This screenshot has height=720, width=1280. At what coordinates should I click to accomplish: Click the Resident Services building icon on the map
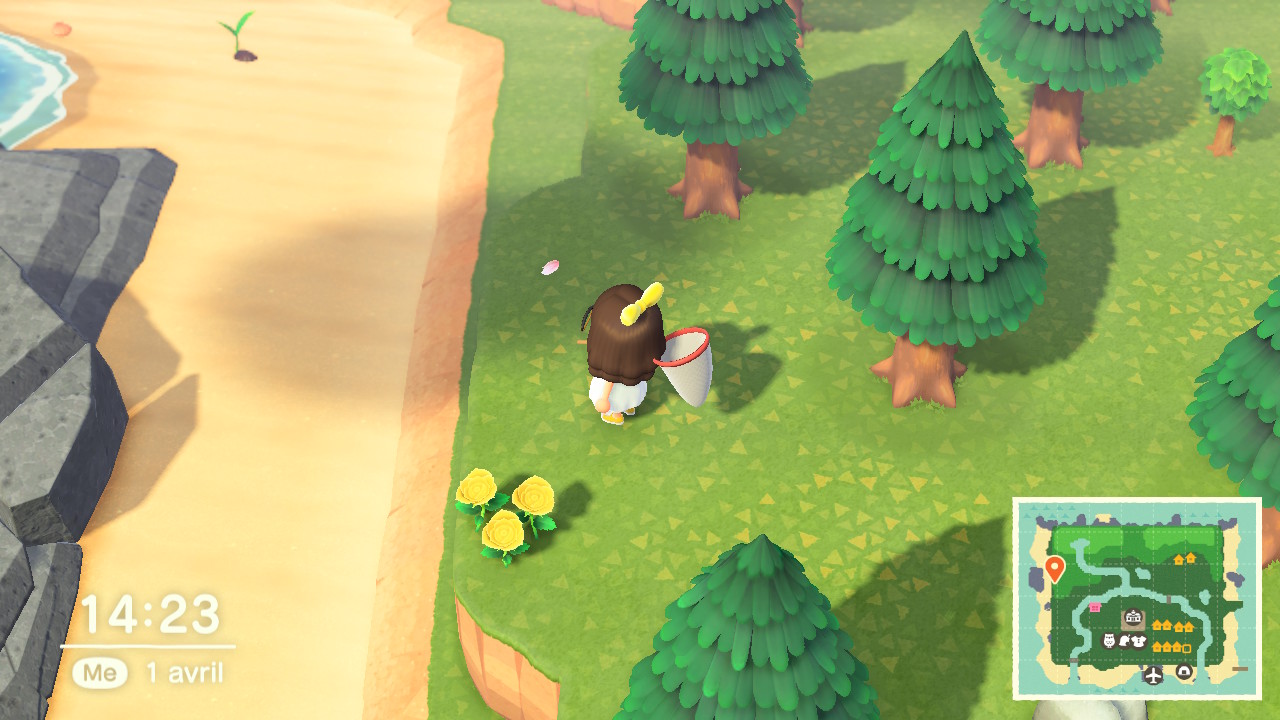tap(1133, 615)
